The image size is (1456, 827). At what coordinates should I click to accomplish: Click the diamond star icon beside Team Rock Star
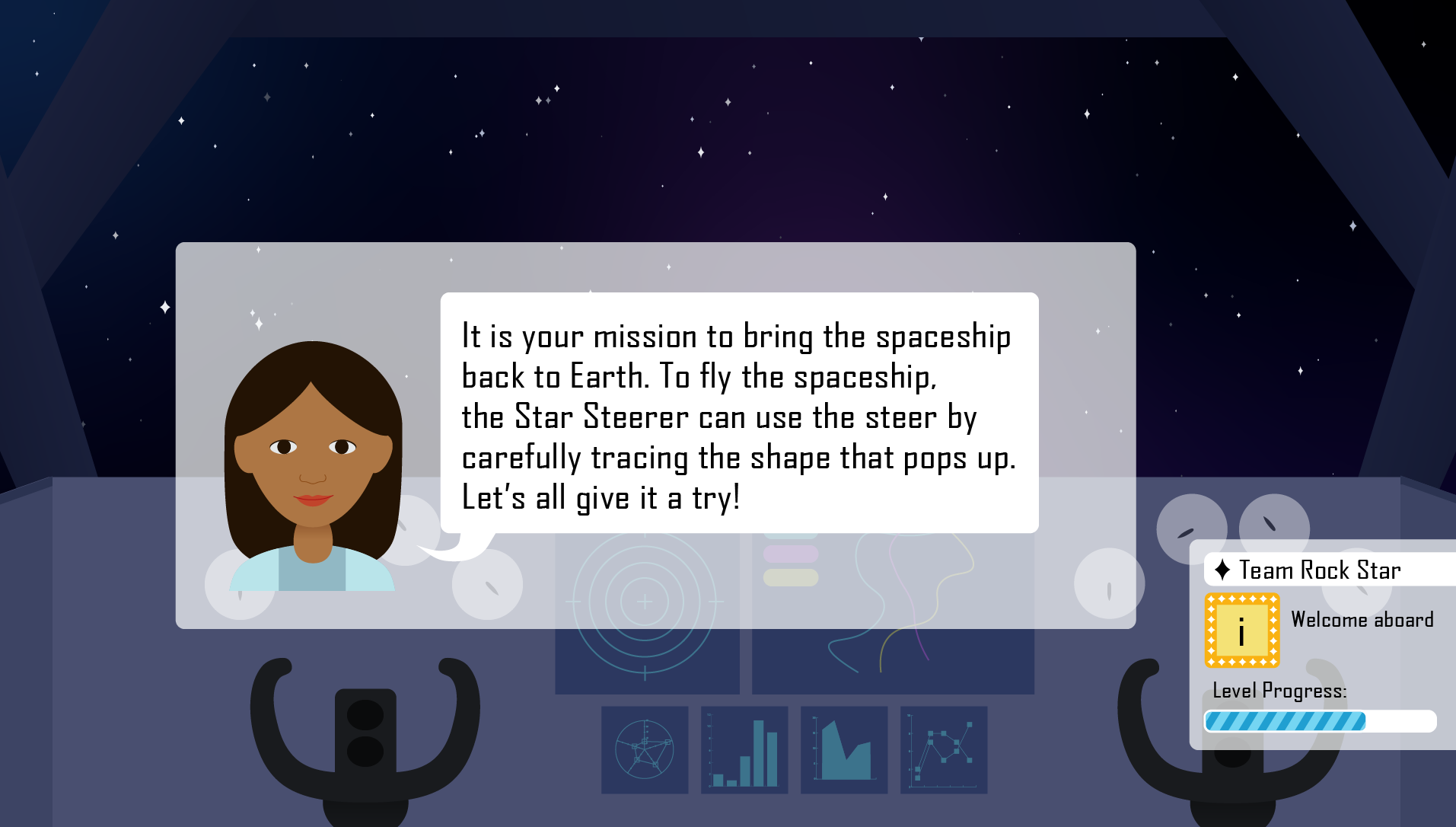(x=1222, y=570)
